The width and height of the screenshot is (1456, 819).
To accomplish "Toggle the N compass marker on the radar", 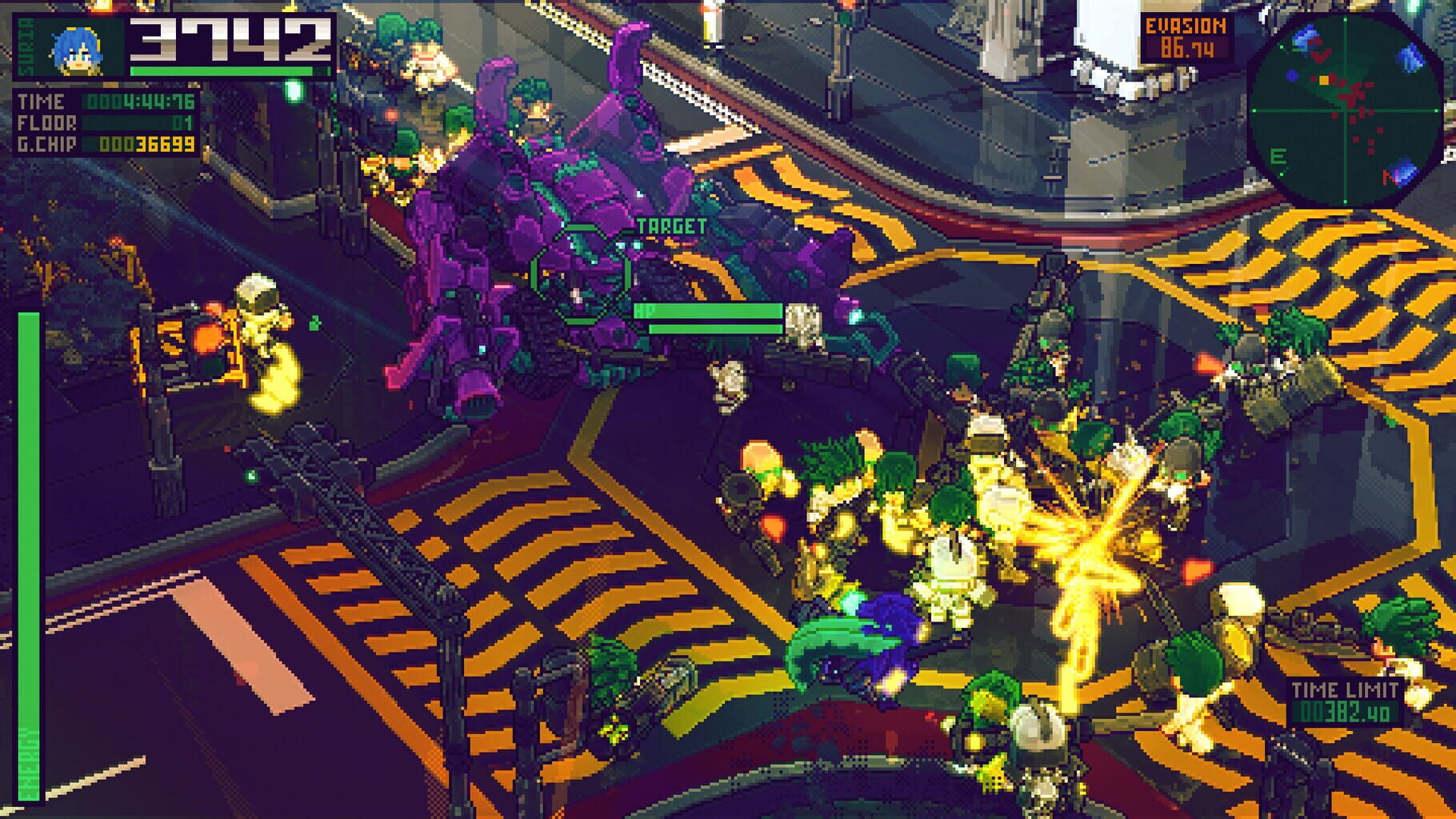I will 1390,177.
